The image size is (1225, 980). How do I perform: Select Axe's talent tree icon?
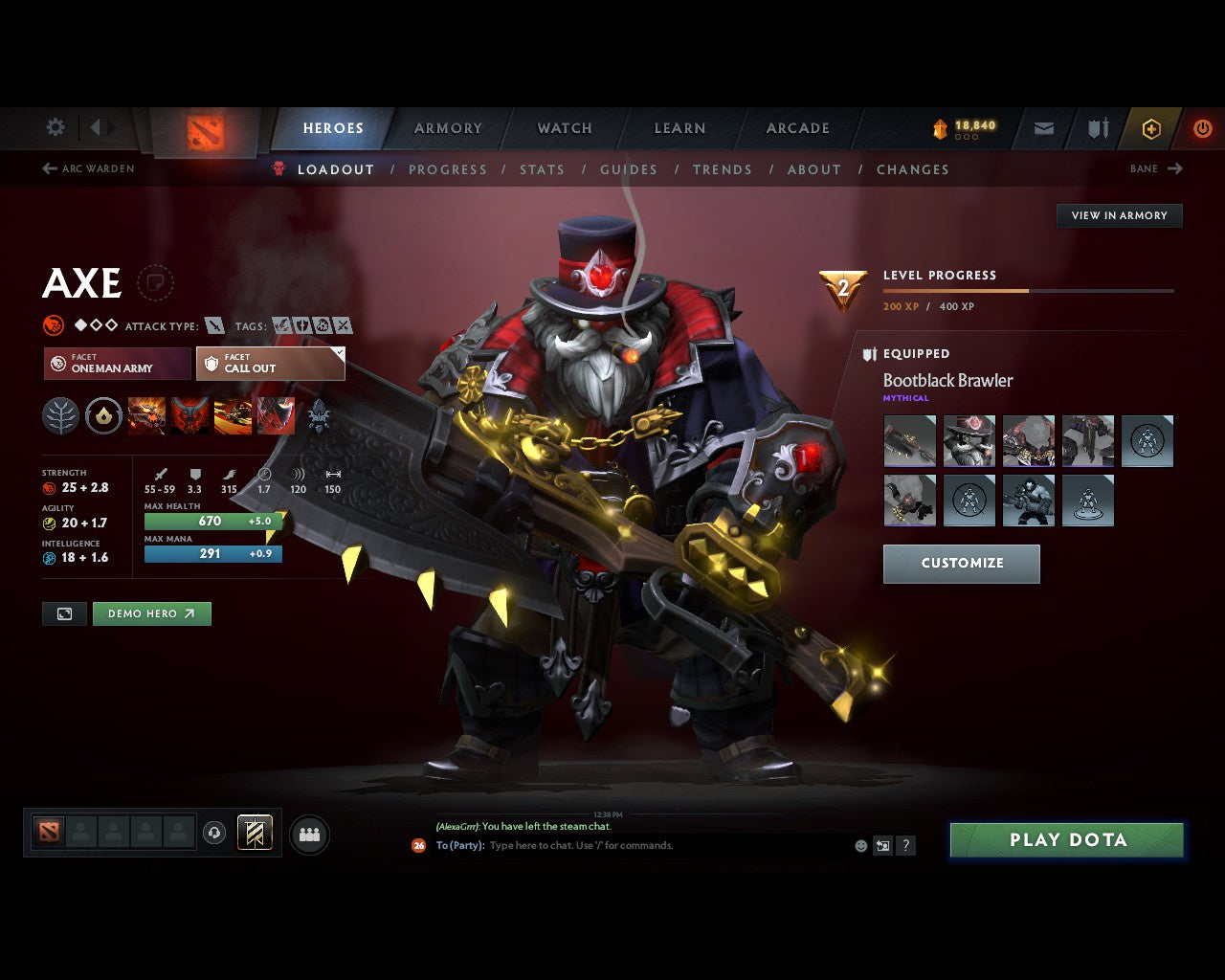click(x=60, y=415)
